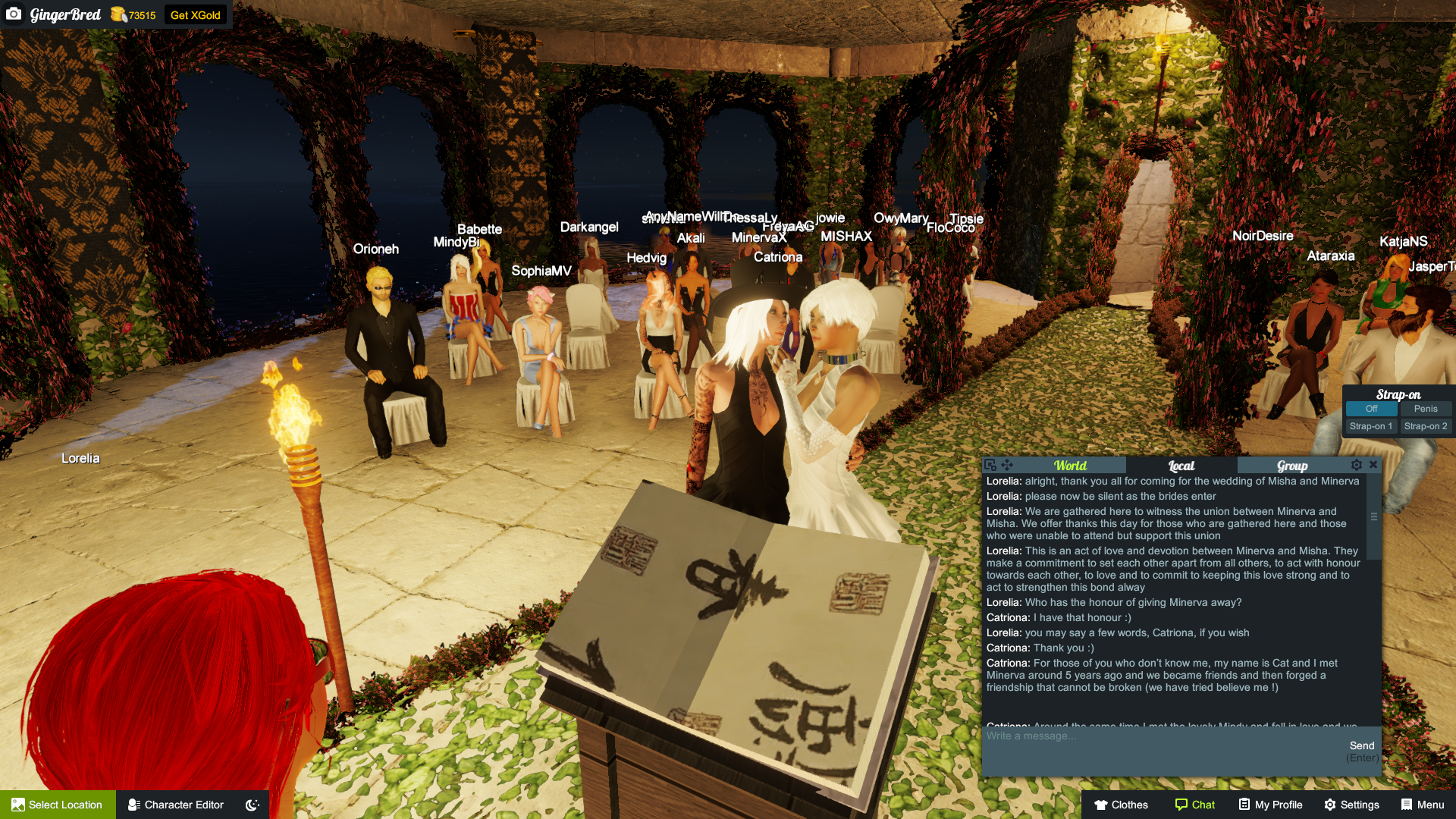Click the move arrows icon on chat panel
The height and width of the screenshot is (819, 1456).
pos(1006,464)
